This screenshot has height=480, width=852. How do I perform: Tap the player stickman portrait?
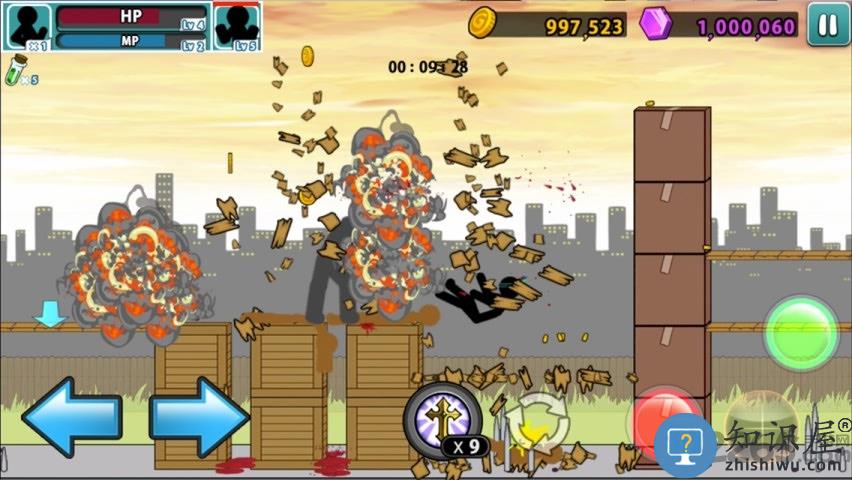(27, 26)
